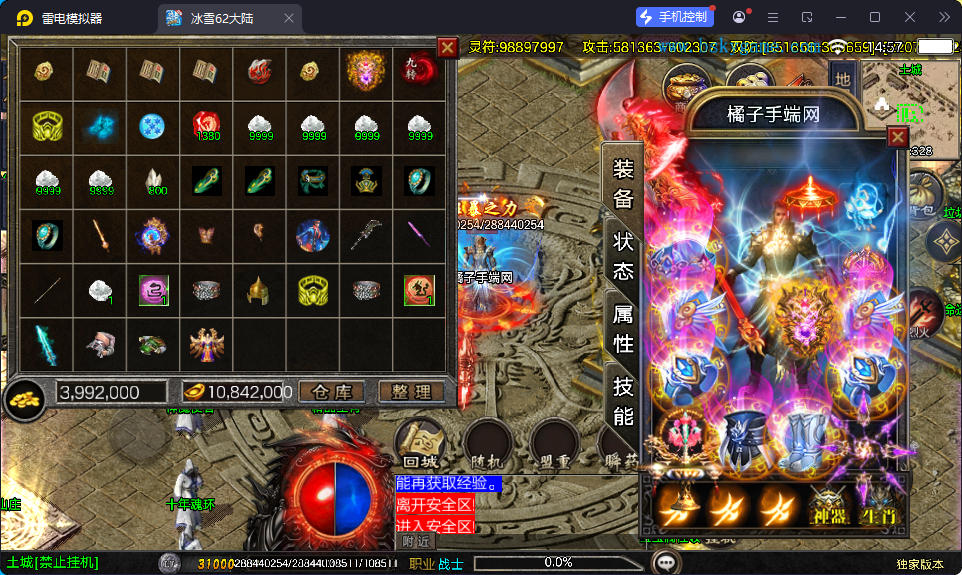This screenshot has width=962, height=575.
Task: Close the inventory bag window
Action: pos(447,47)
